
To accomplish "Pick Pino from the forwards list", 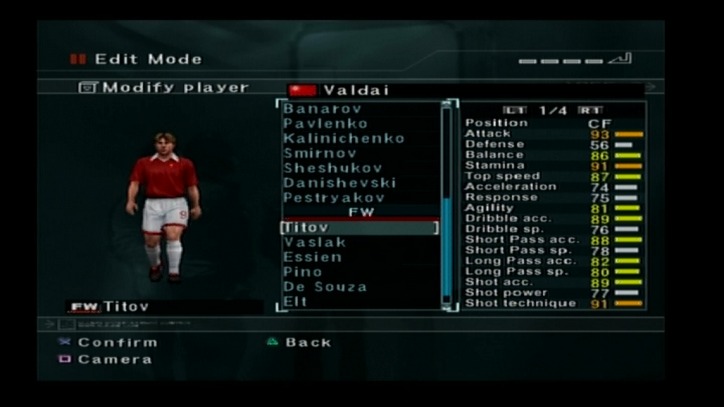I will point(302,272).
